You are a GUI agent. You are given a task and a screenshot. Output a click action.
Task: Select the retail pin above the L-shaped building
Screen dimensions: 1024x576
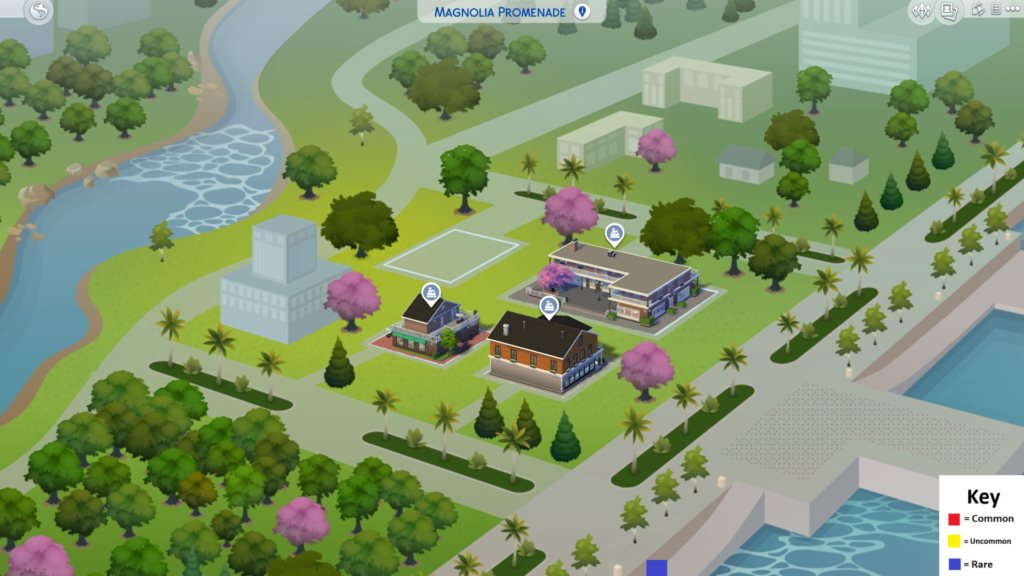pyautogui.click(x=613, y=234)
